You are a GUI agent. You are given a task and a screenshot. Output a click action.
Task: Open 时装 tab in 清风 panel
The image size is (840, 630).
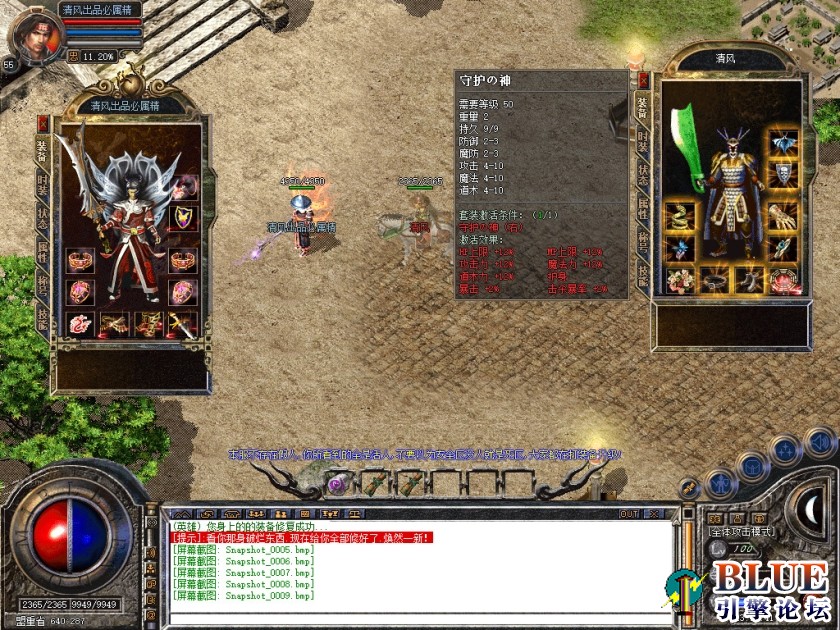pyautogui.click(x=643, y=142)
